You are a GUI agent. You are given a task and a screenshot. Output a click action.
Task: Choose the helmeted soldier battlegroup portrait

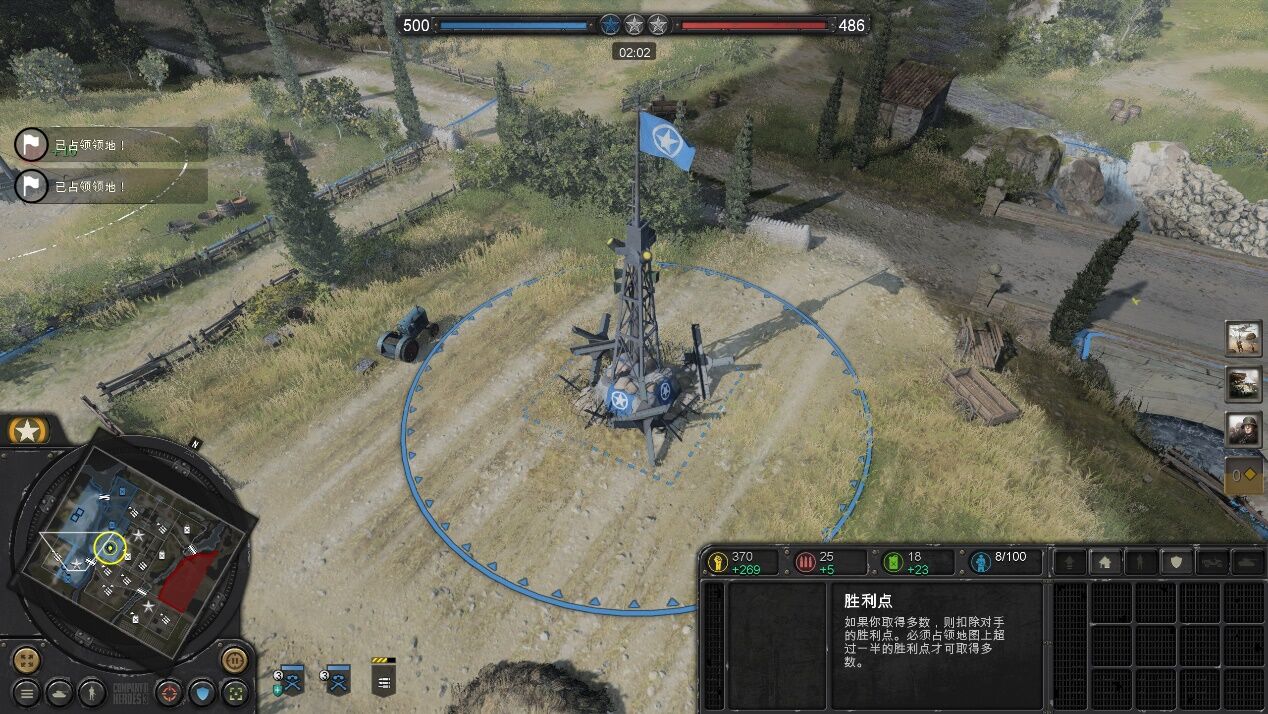tap(1244, 429)
